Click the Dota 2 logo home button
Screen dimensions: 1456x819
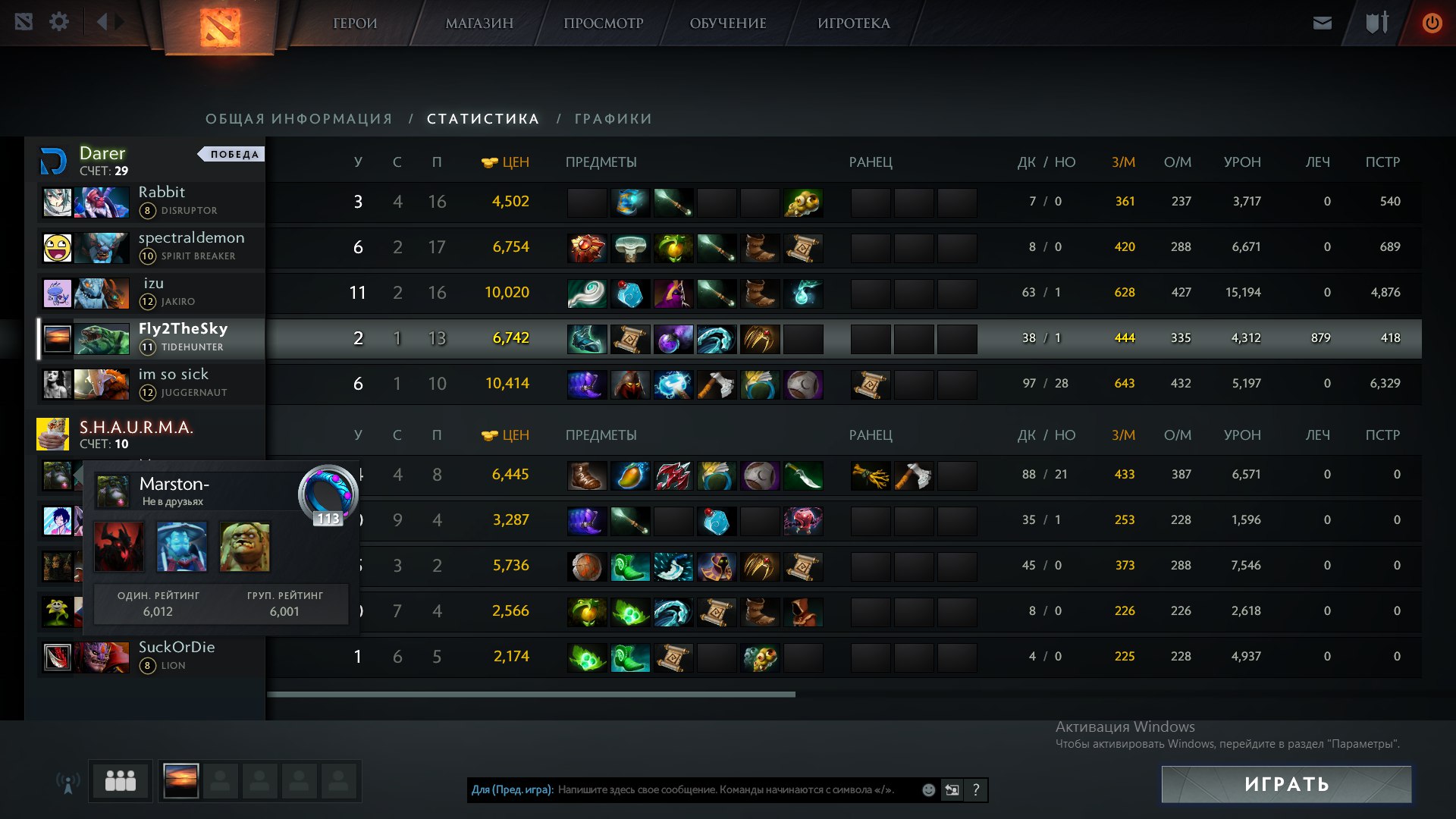[220, 27]
